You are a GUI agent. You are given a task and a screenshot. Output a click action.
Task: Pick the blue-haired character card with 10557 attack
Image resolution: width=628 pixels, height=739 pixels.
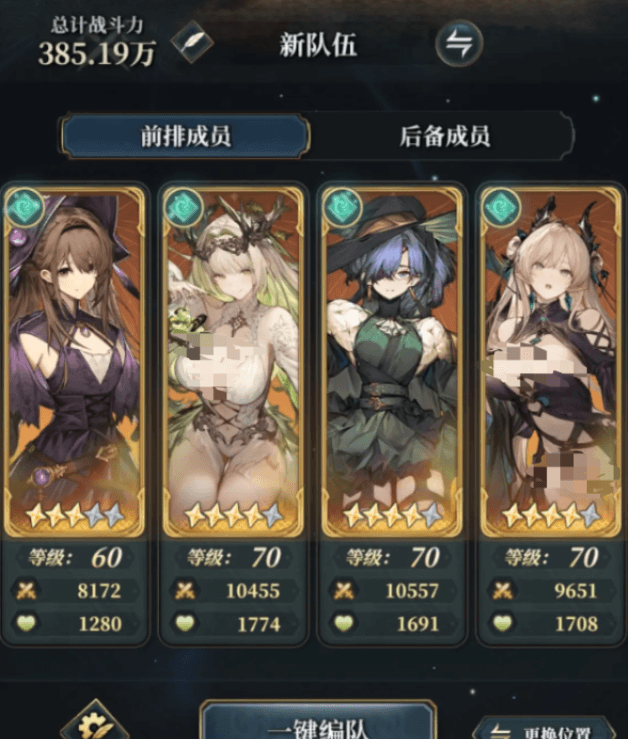click(x=392, y=360)
